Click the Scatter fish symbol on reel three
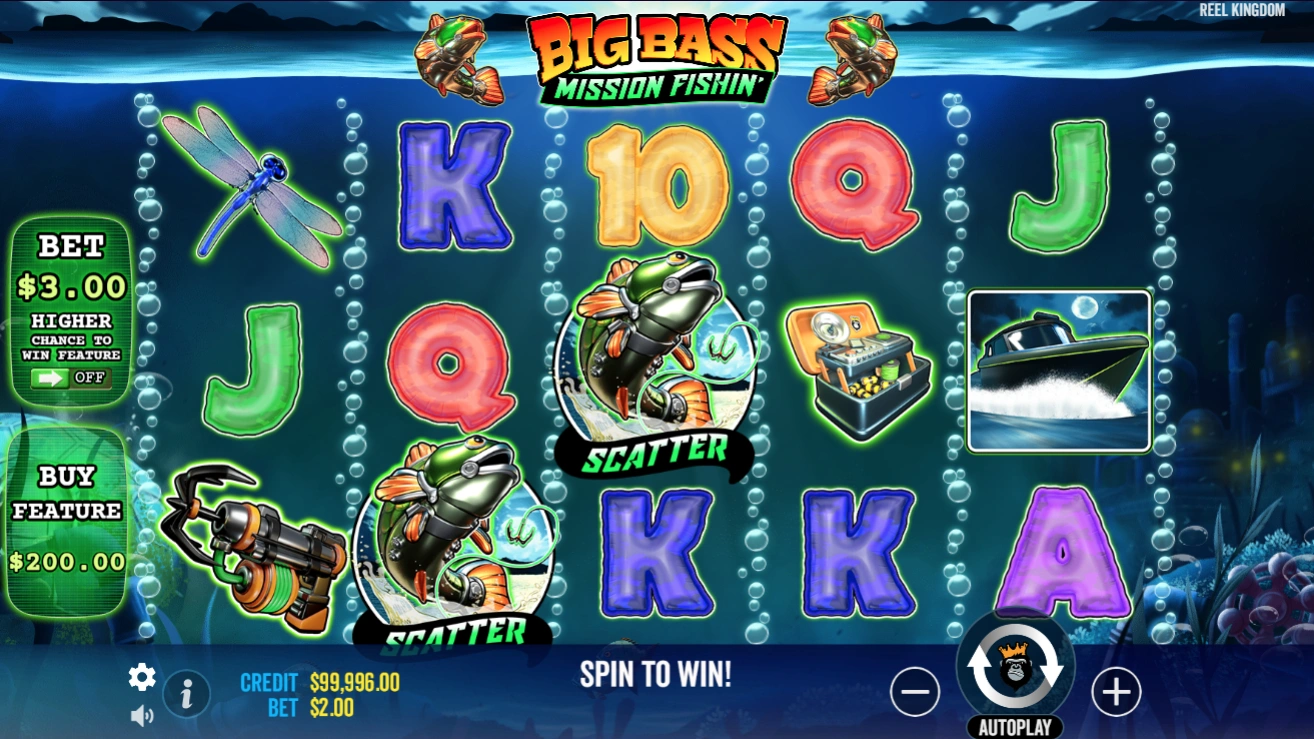 655,370
